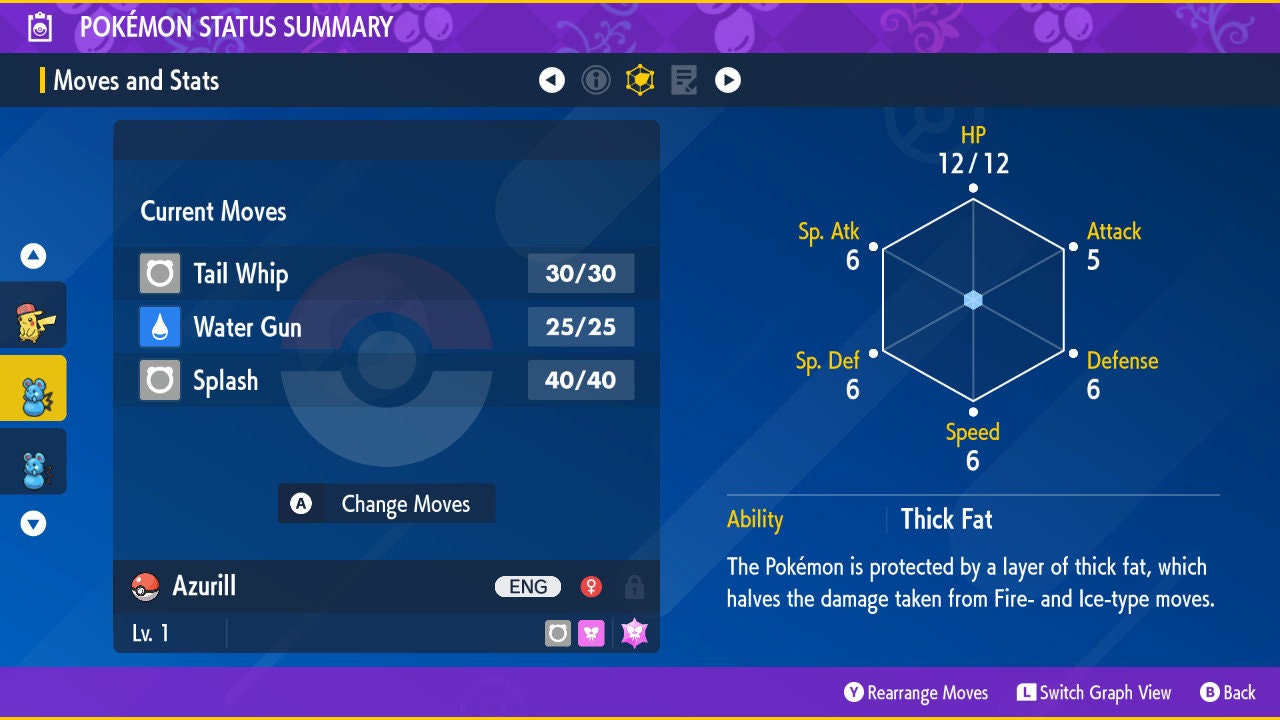This screenshot has height=720, width=1280.
Task: Open the memo notes page tab
Action: [684, 80]
